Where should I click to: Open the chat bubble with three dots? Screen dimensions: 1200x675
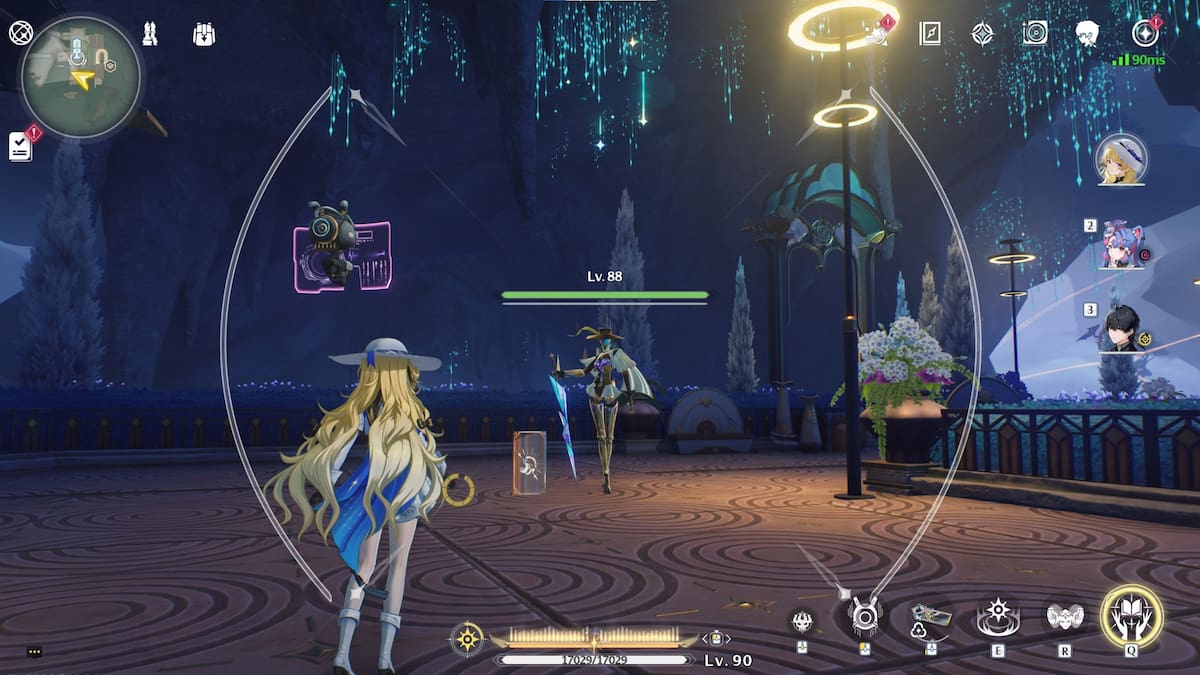pyautogui.click(x=34, y=652)
